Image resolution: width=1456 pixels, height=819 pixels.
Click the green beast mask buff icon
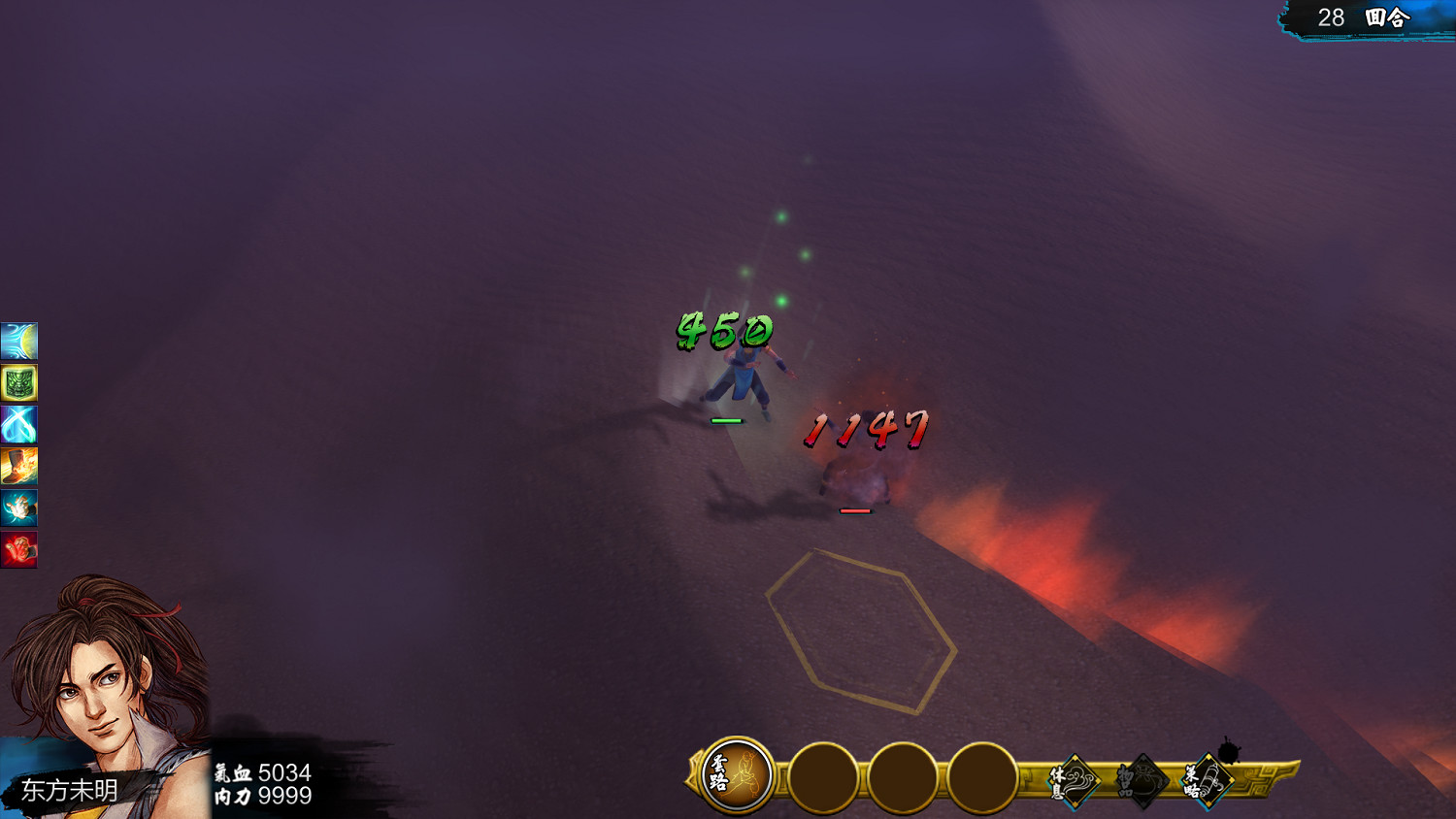(18, 383)
